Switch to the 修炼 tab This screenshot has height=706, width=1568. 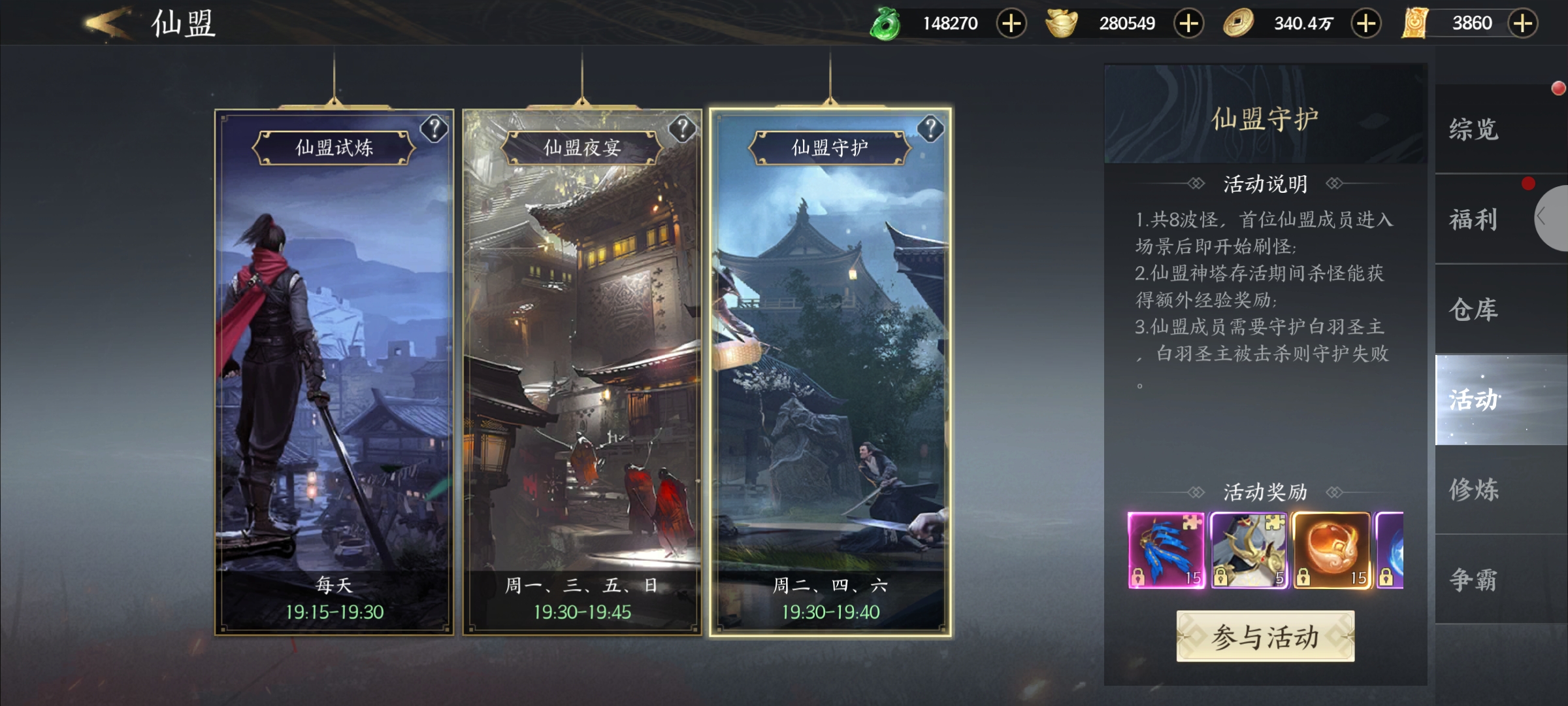pos(1474,489)
